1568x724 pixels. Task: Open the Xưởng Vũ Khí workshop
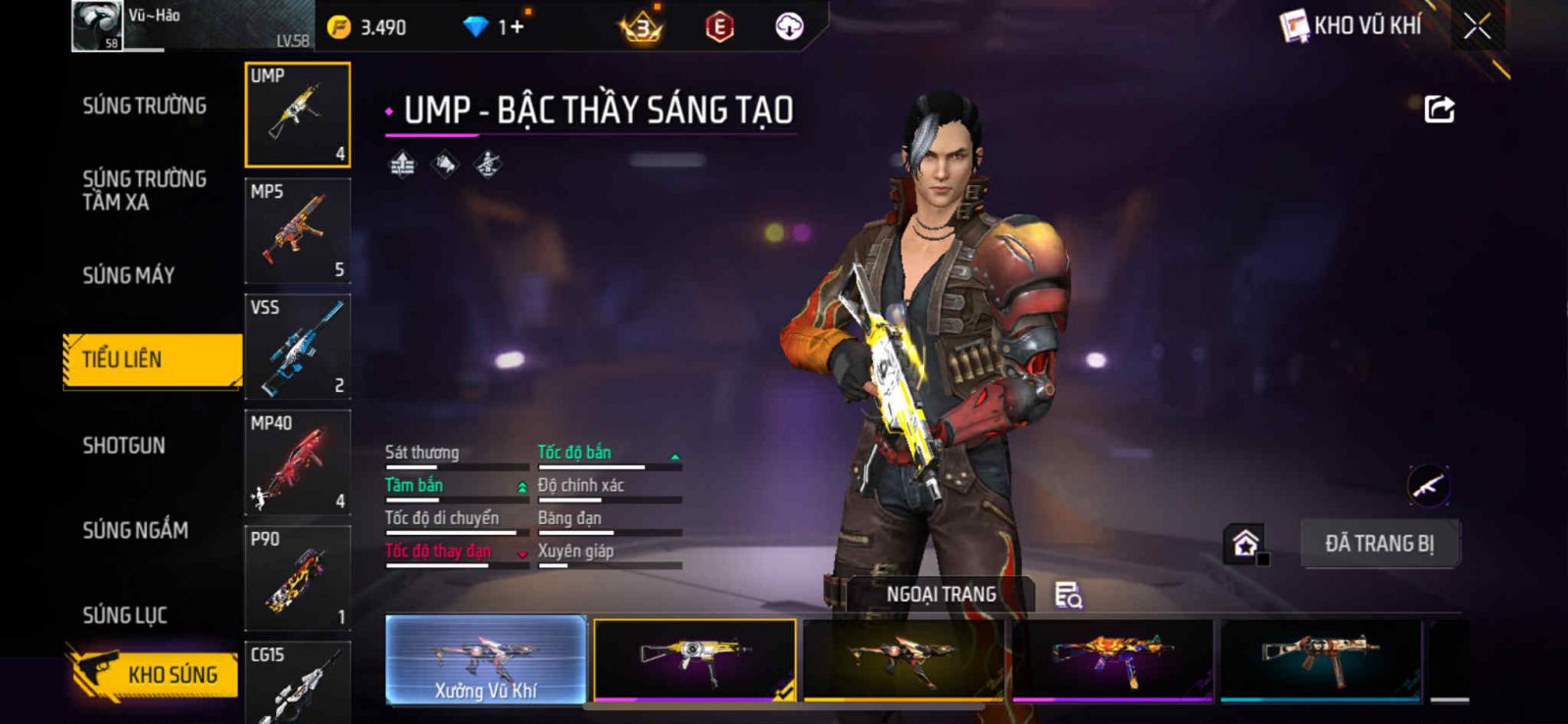486,659
